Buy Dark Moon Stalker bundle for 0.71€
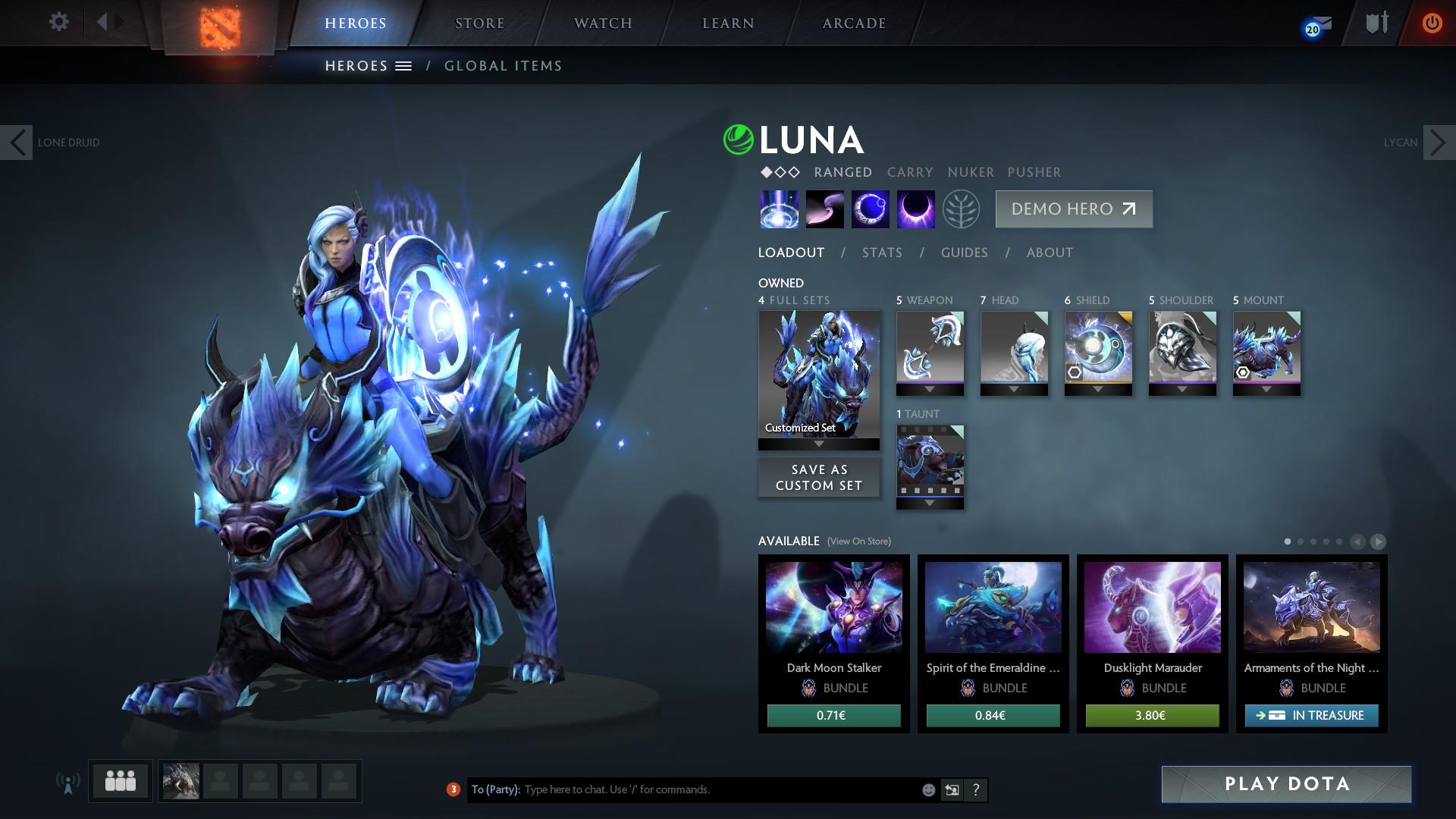This screenshot has width=1456, height=819. click(833, 715)
